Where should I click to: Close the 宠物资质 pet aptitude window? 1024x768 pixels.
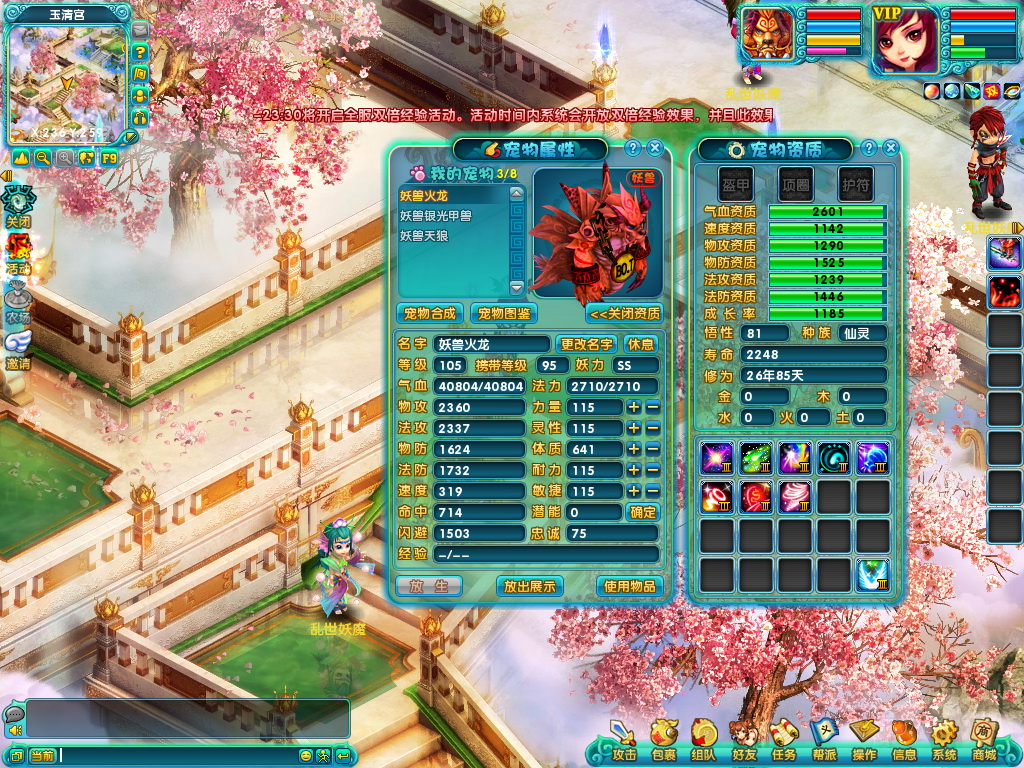[890, 148]
